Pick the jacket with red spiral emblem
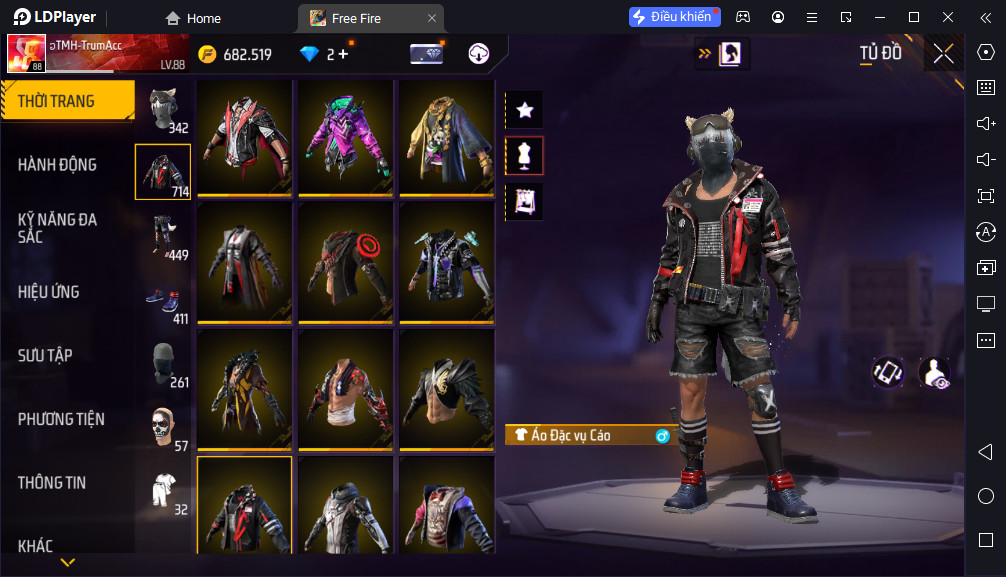This screenshot has height=577, width=1006. [x=346, y=263]
